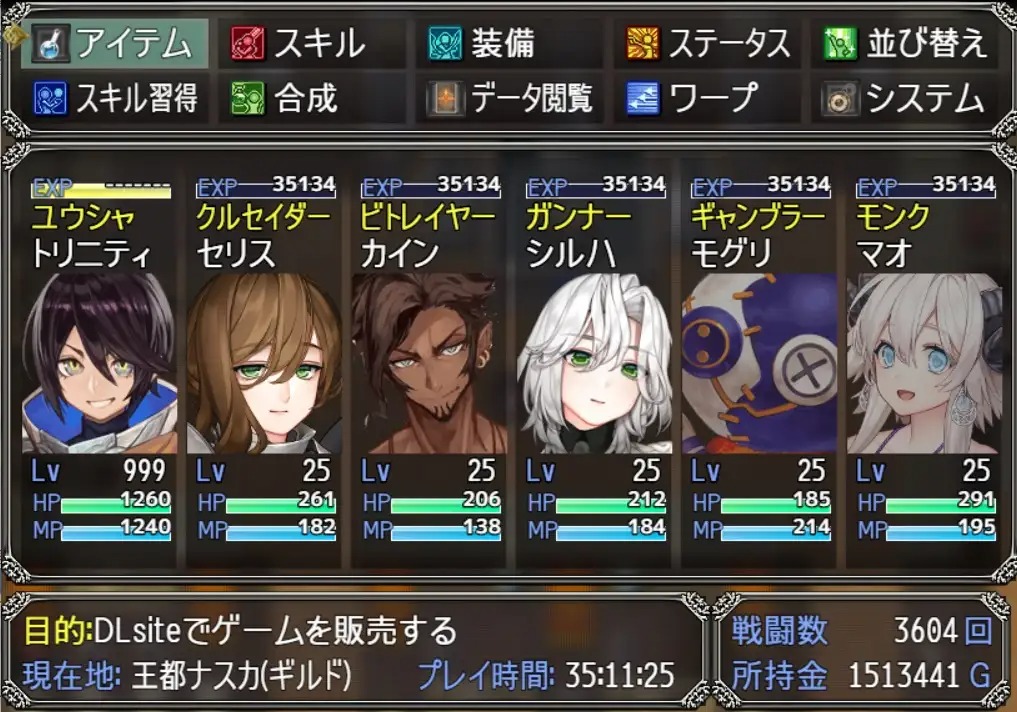
Task: Choose the 並び替え (Formation) option
Action: [905, 43]
